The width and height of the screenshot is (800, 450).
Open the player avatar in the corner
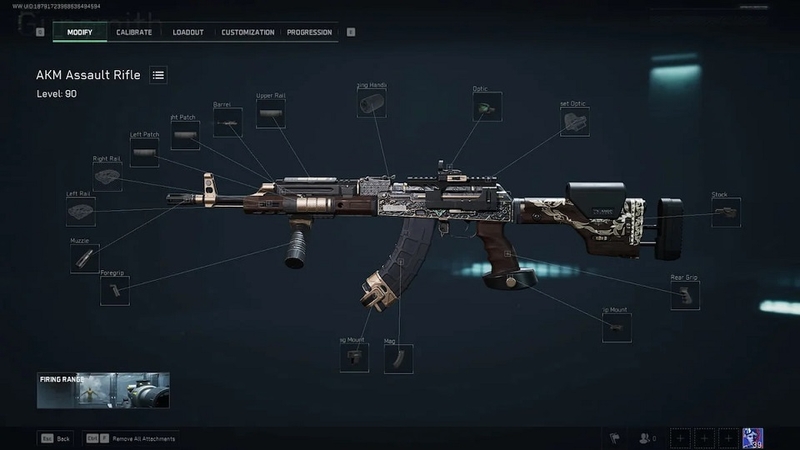tap(753, 437)
